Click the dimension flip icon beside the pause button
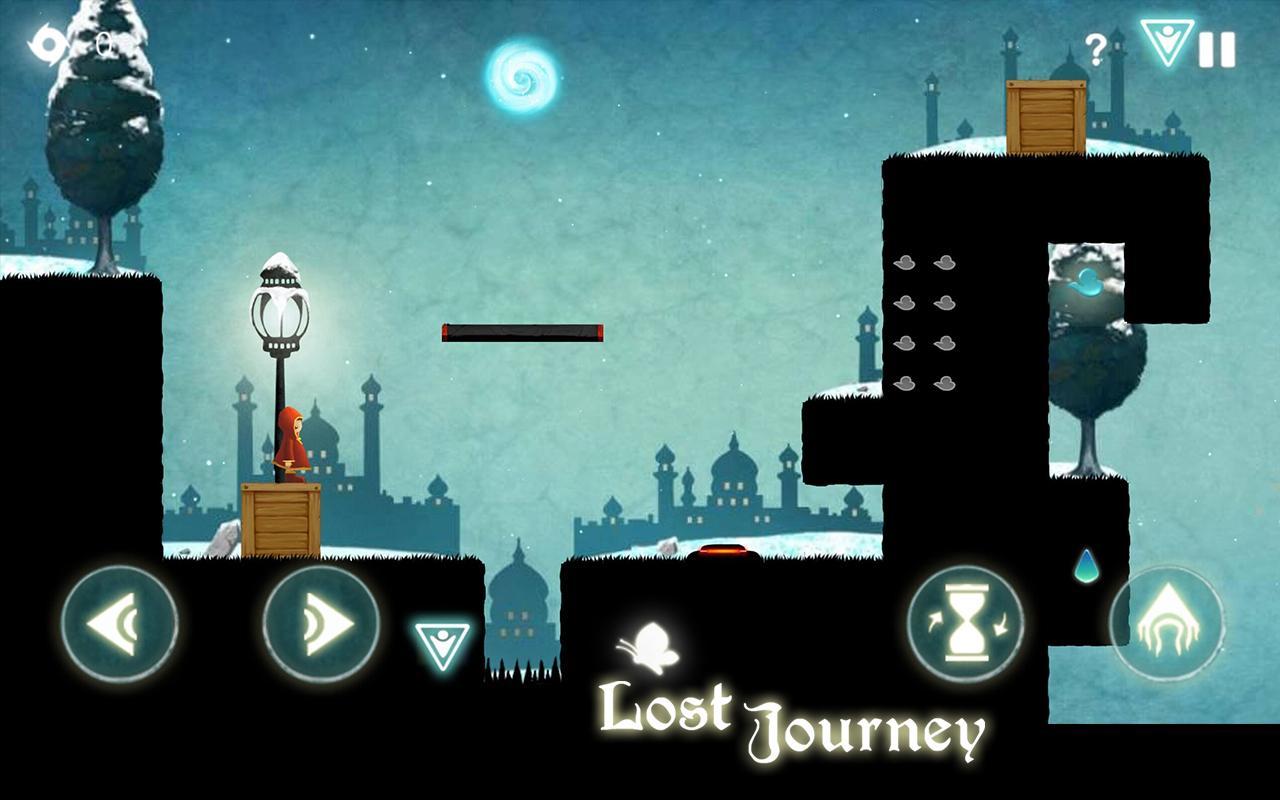The width and height of the screenshot is (1280, 800). click(1166, 45)
